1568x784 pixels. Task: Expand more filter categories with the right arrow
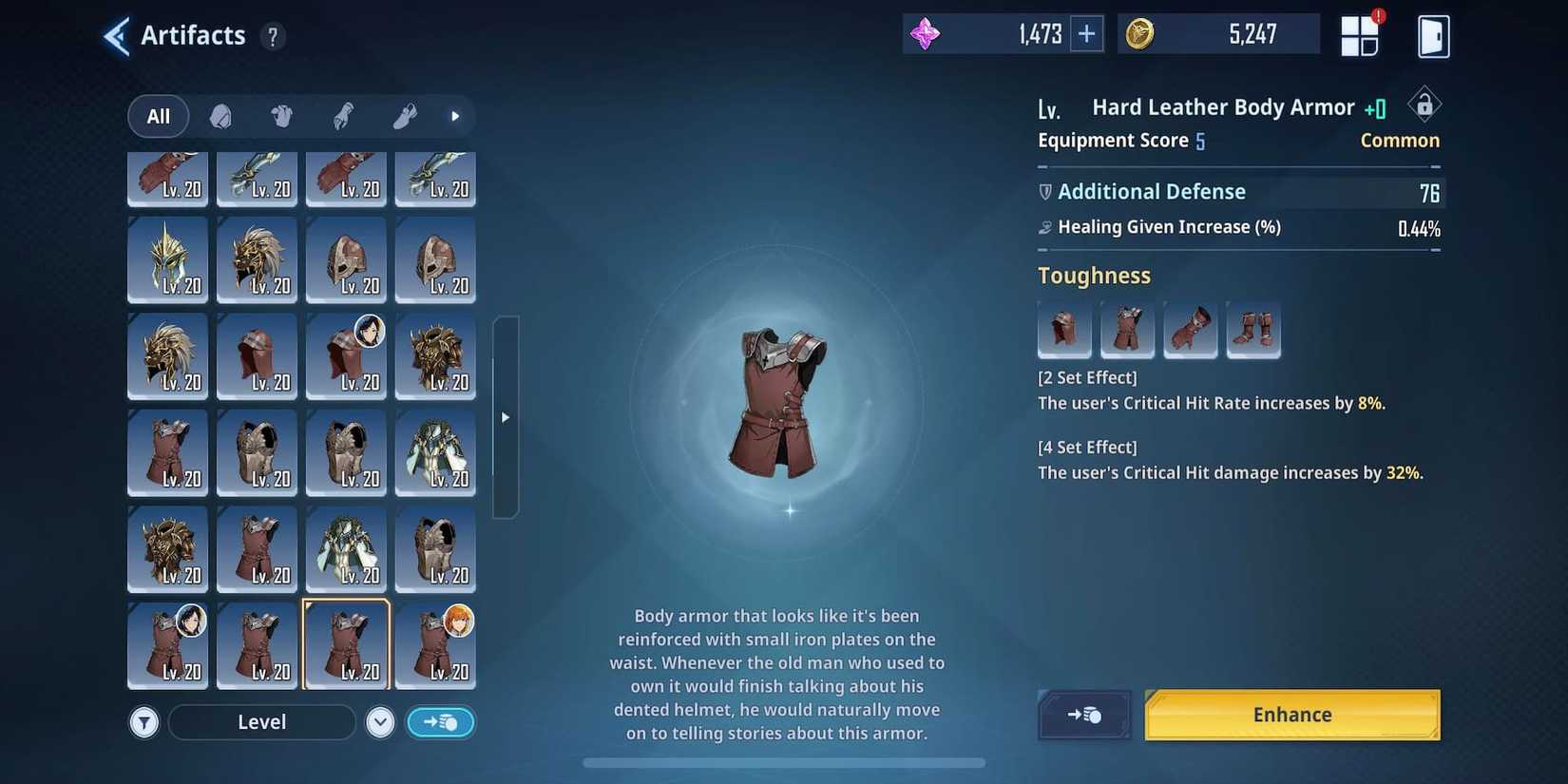click(x=455, y=116)
